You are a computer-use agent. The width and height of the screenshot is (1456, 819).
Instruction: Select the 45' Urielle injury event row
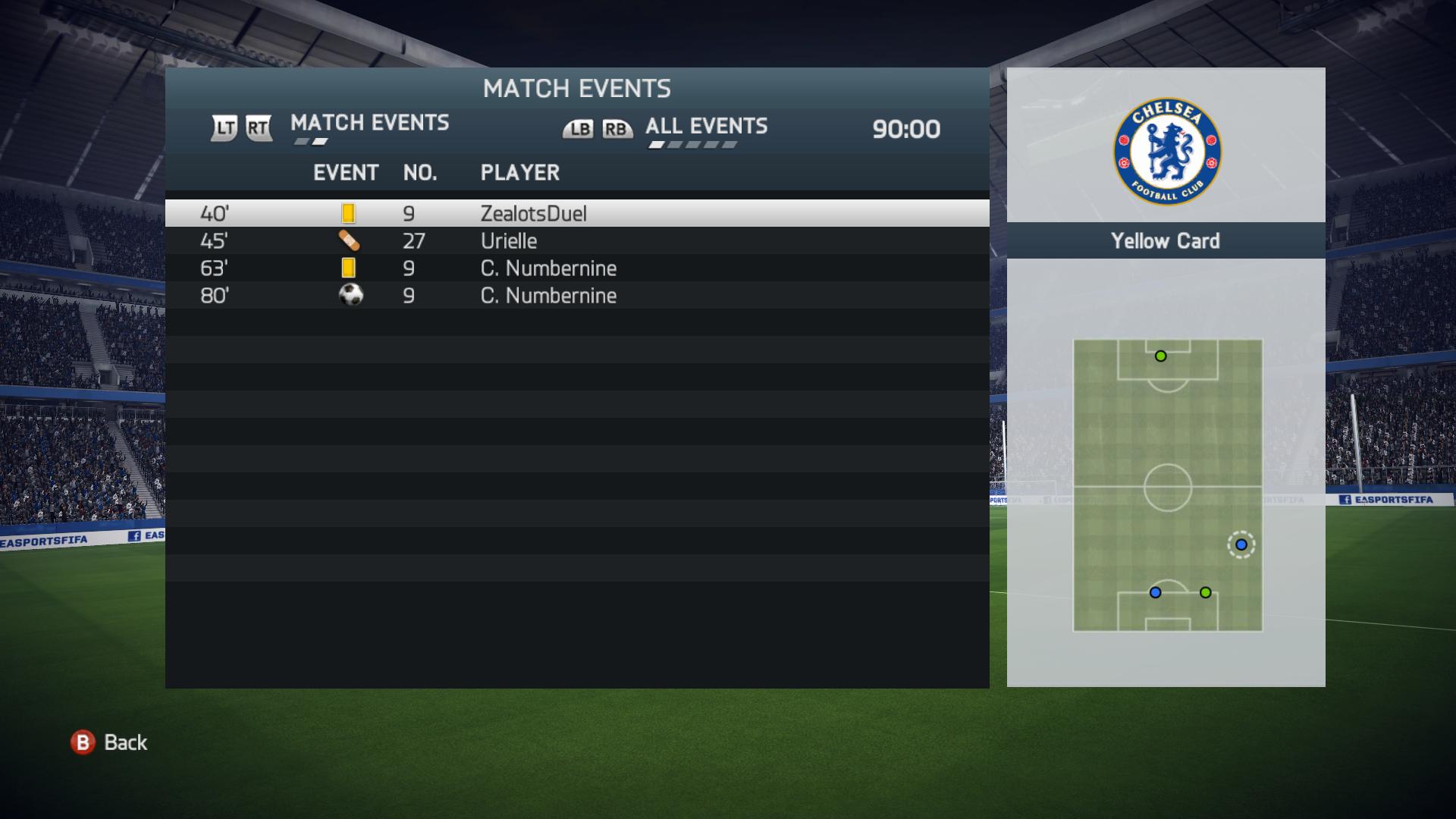tap(576, 241)
